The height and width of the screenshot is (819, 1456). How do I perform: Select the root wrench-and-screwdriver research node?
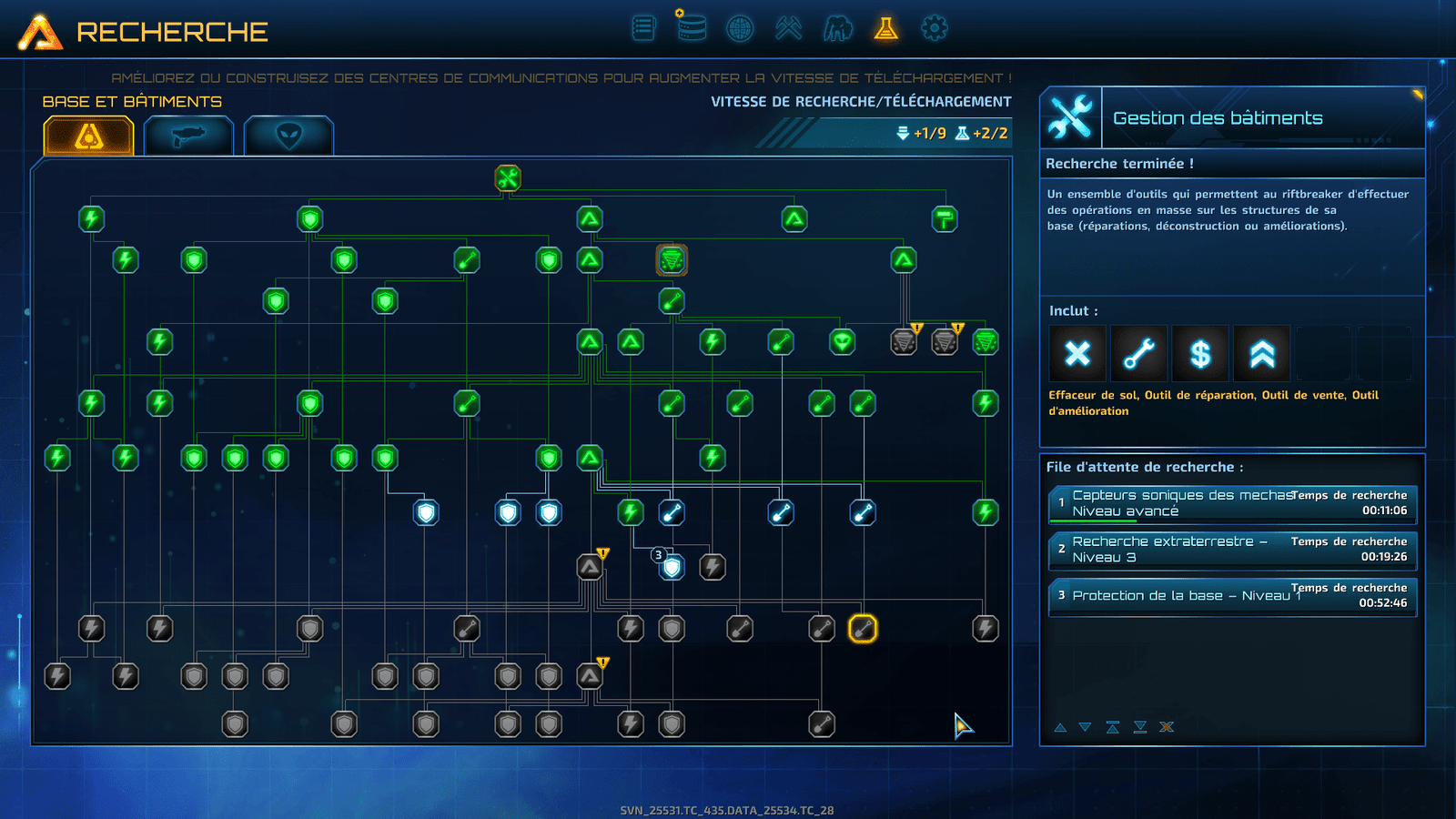[508, 178]
